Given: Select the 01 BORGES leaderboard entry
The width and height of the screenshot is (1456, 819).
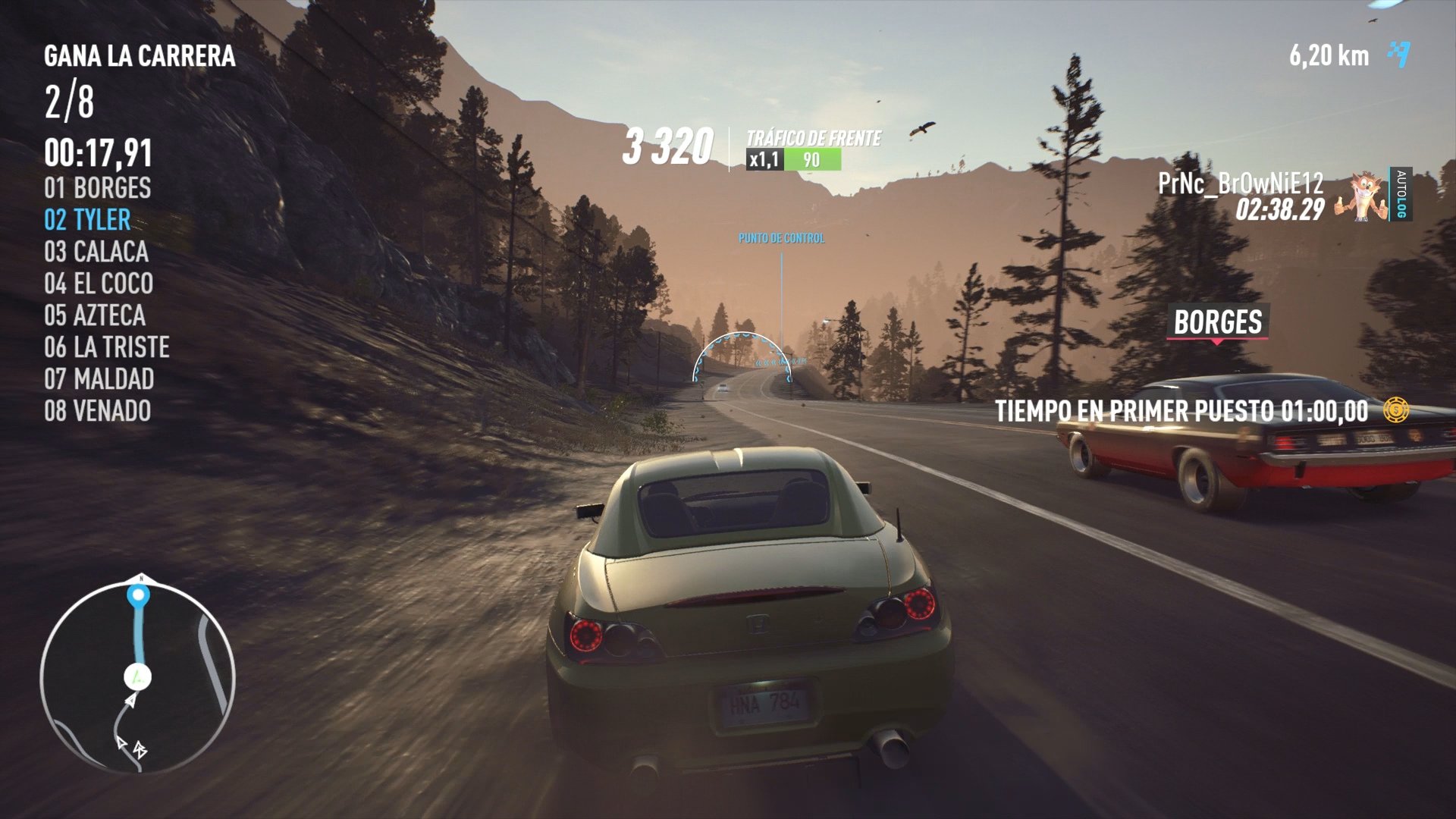Looking at the screenshot, I should (x=98, y=189).
